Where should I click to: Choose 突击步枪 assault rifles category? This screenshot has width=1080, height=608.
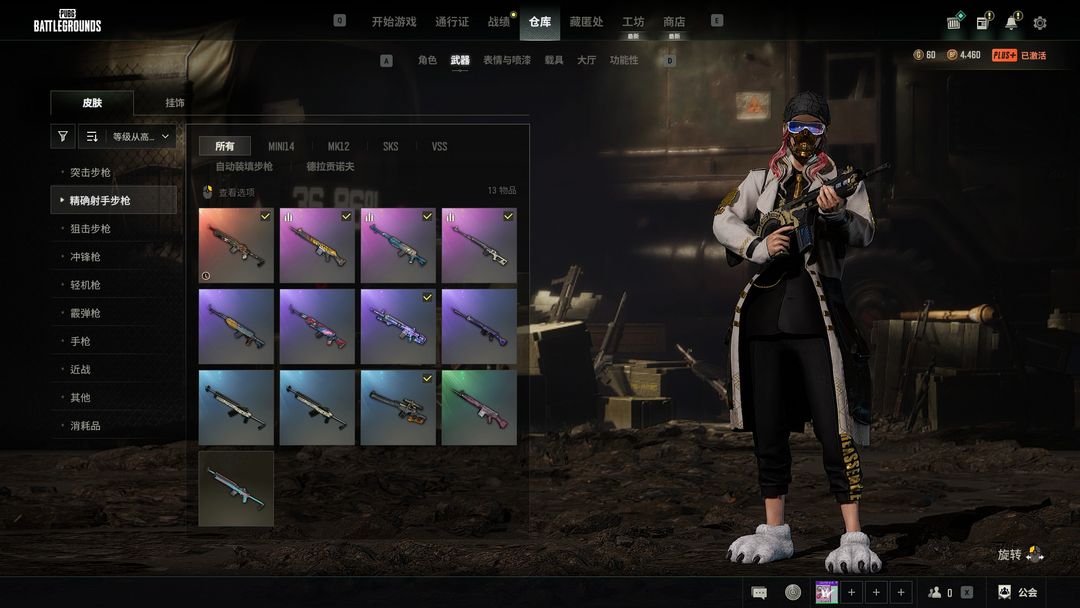pyautogui.click(x=90, y=172)
